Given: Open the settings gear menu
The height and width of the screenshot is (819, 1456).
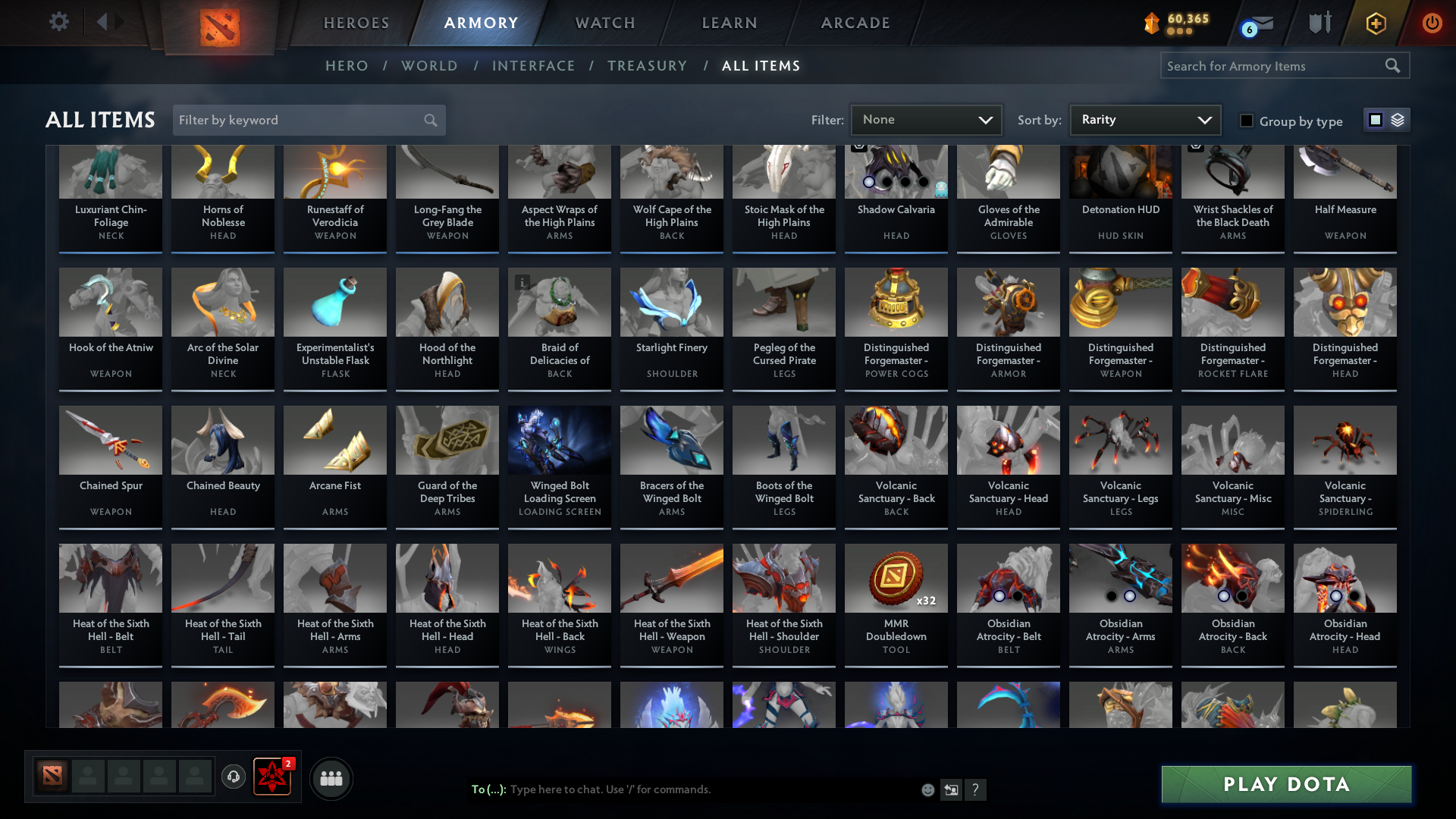Looking at the screenshot, I should [x=59, y=22].
